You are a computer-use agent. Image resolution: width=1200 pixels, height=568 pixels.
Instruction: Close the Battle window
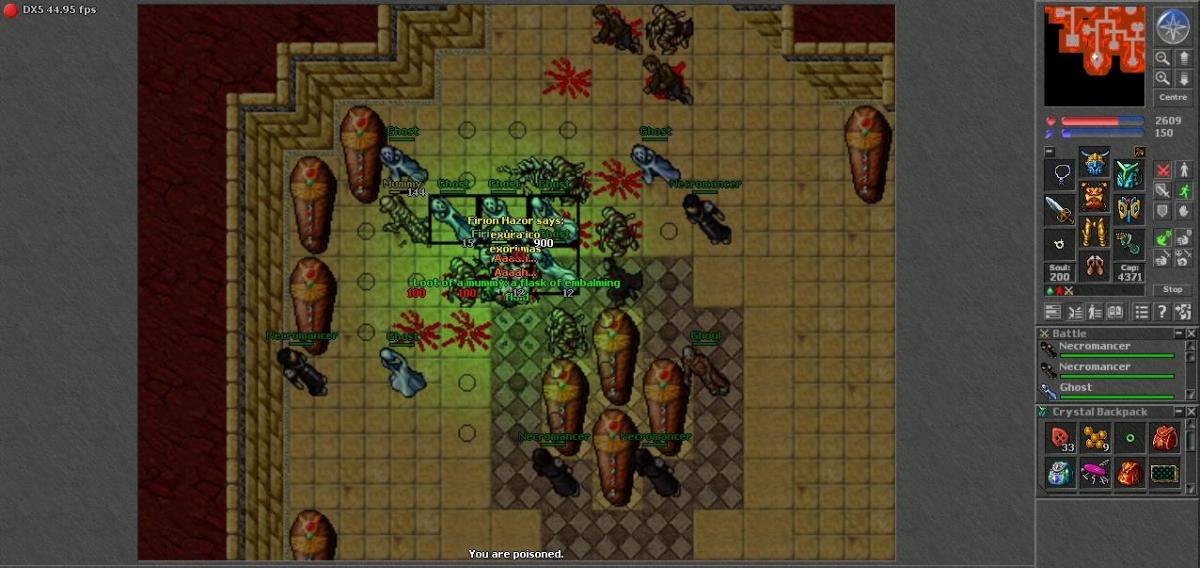pyautogui.click(x=1190, y=333)
